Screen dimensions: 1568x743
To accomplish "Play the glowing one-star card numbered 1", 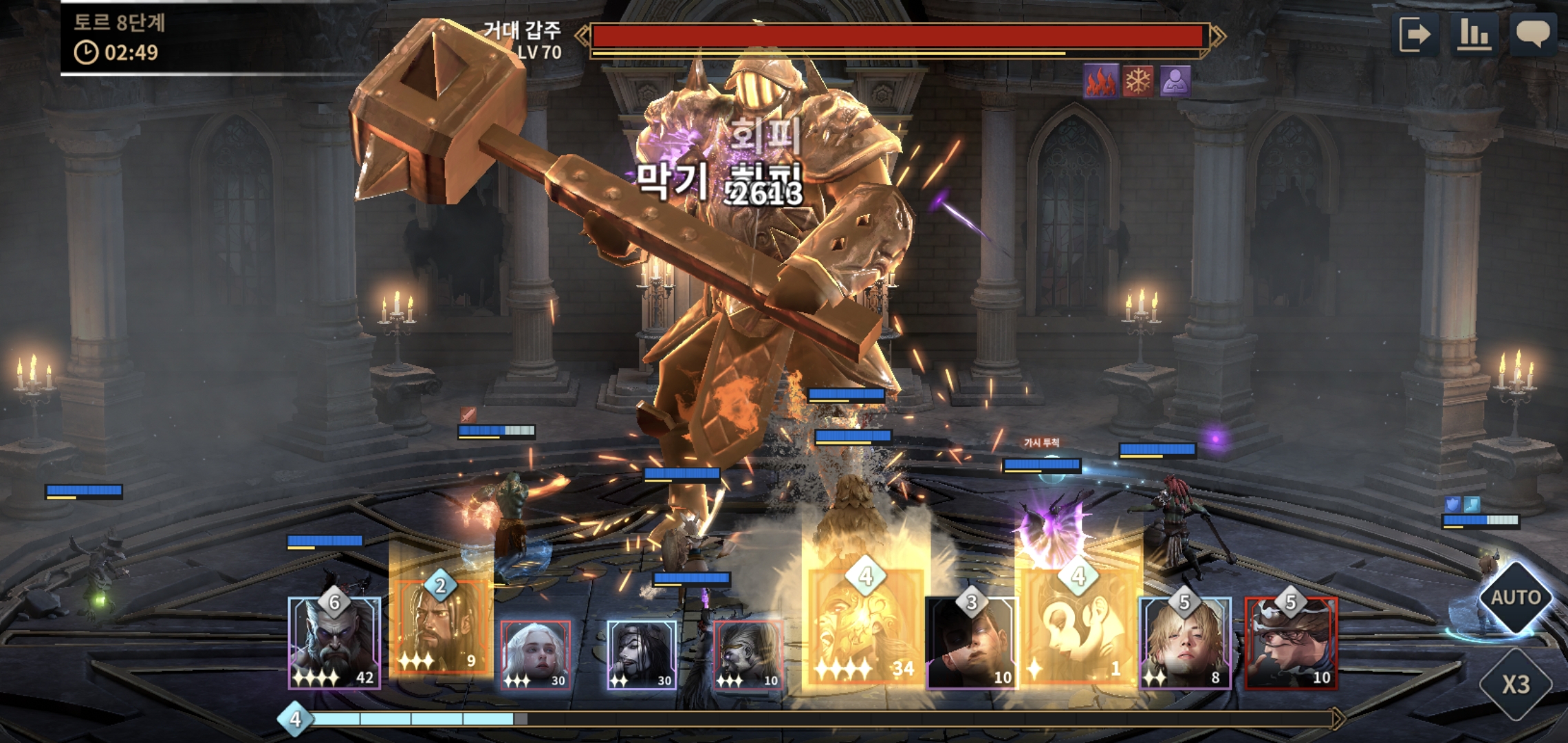I will pos(1077,627).
